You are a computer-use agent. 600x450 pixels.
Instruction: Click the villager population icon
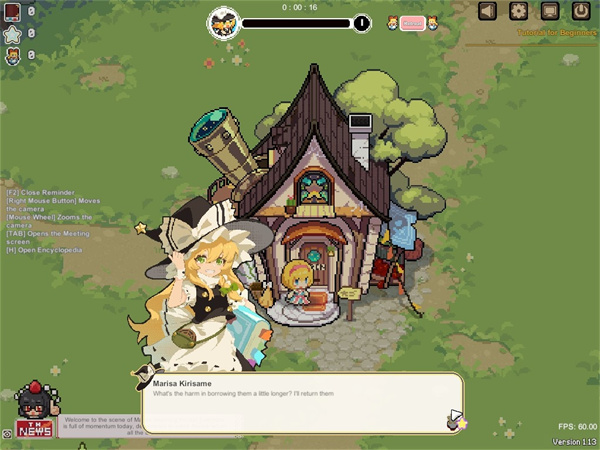pyautogui.click(x=12, y=56)
